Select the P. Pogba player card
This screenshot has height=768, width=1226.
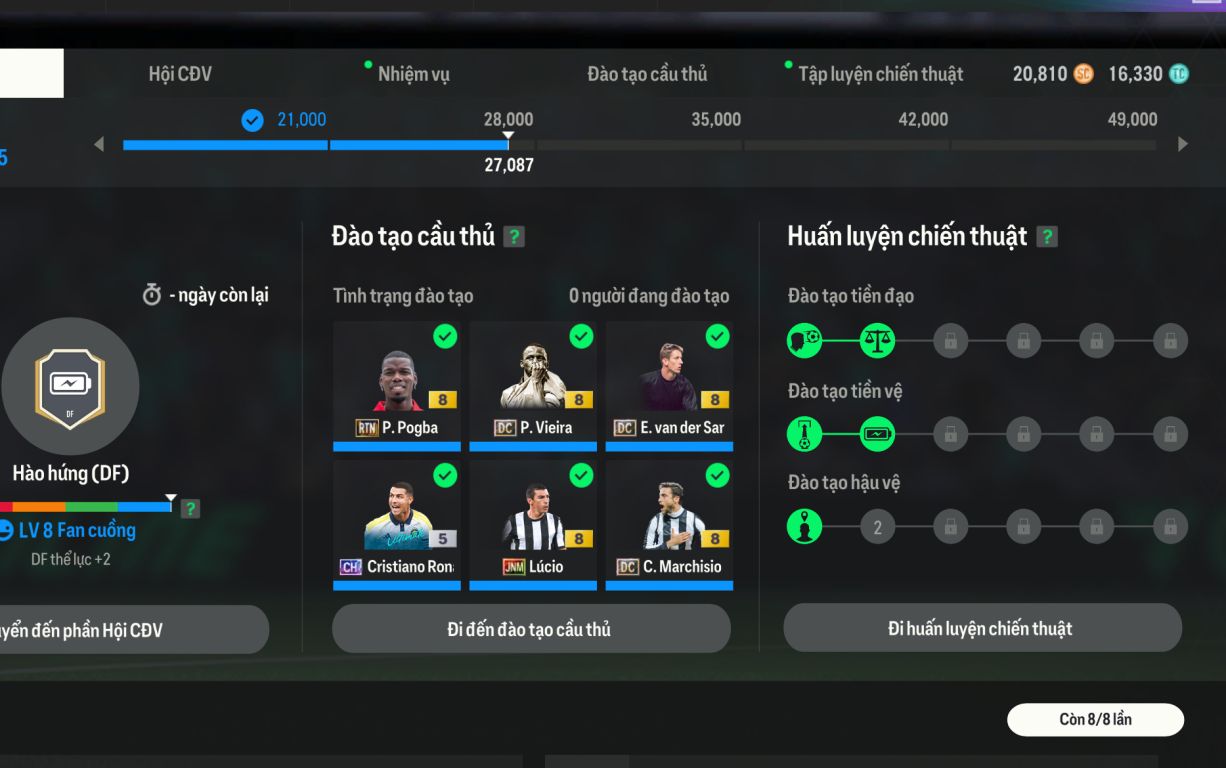click(397, 385)
